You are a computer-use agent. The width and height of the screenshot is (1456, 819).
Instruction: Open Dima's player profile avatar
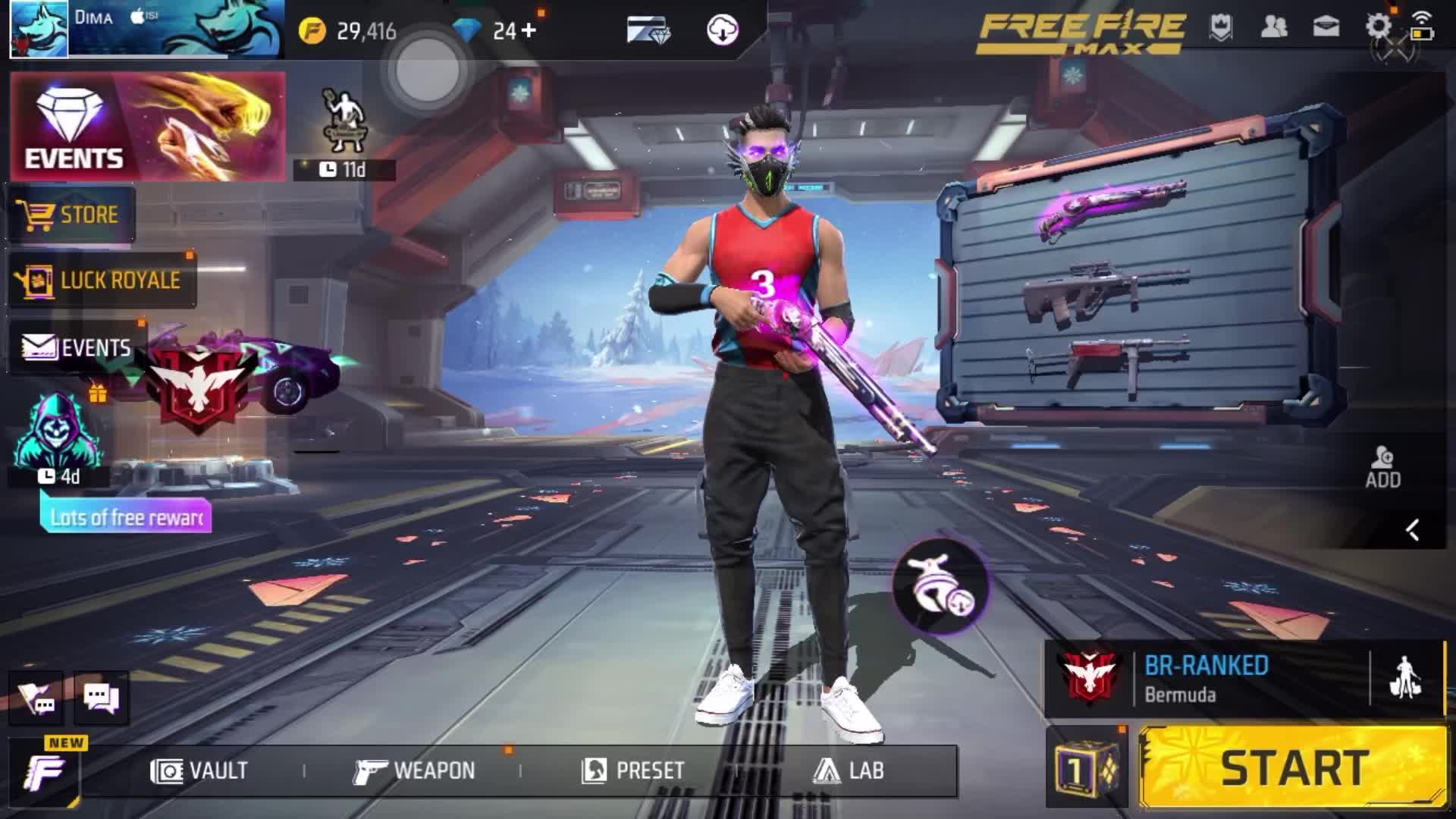click(x=39, y=30)
